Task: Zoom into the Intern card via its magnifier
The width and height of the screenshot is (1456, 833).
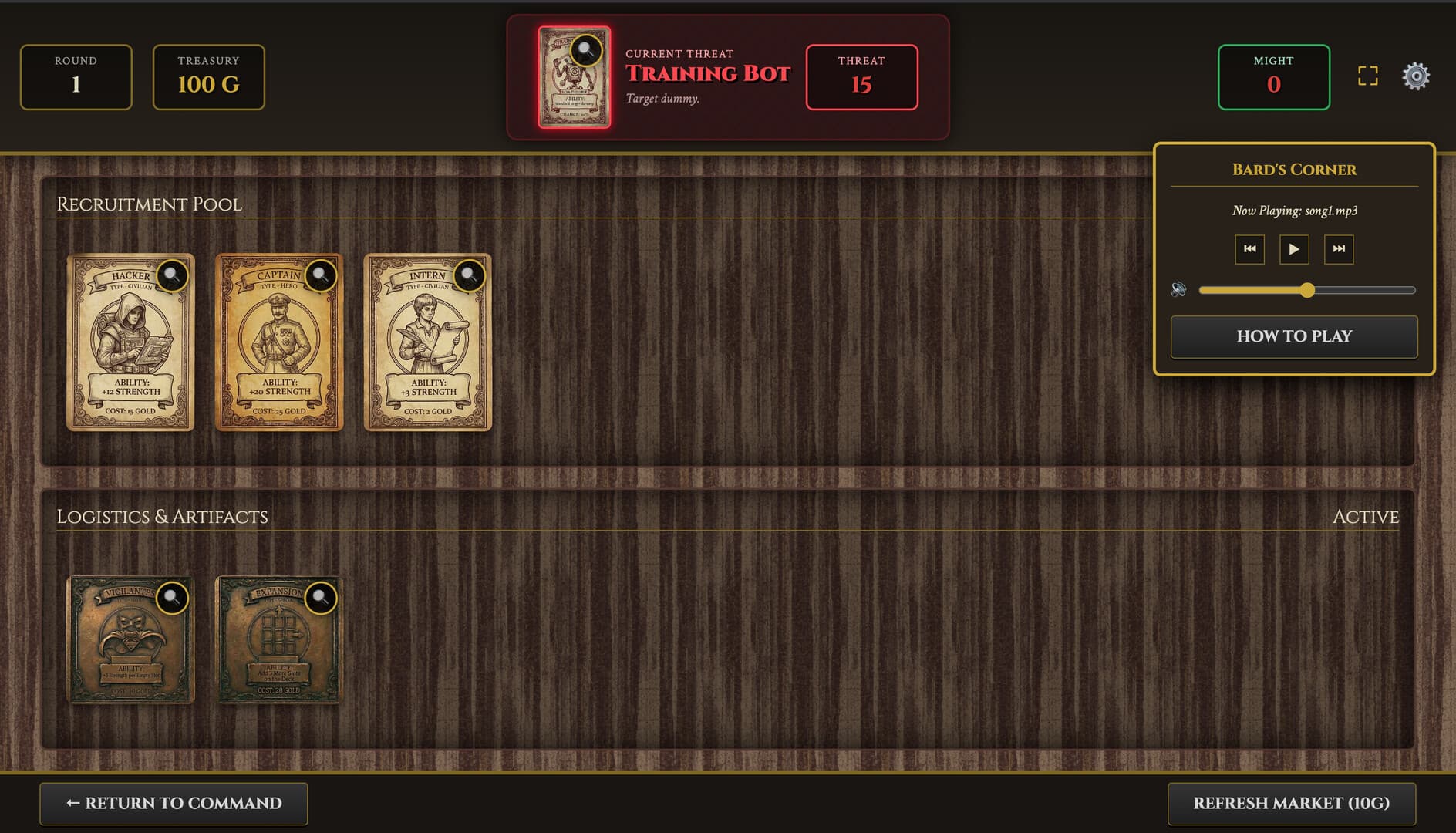Action: tap(470, 277)
